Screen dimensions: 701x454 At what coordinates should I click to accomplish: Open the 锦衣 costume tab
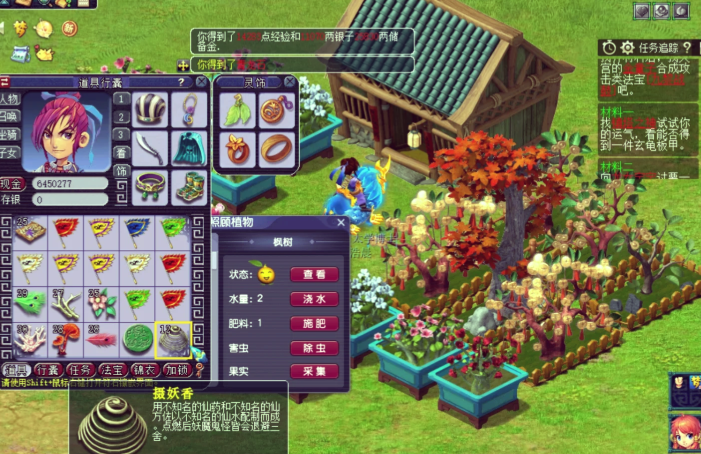point(145,370)
